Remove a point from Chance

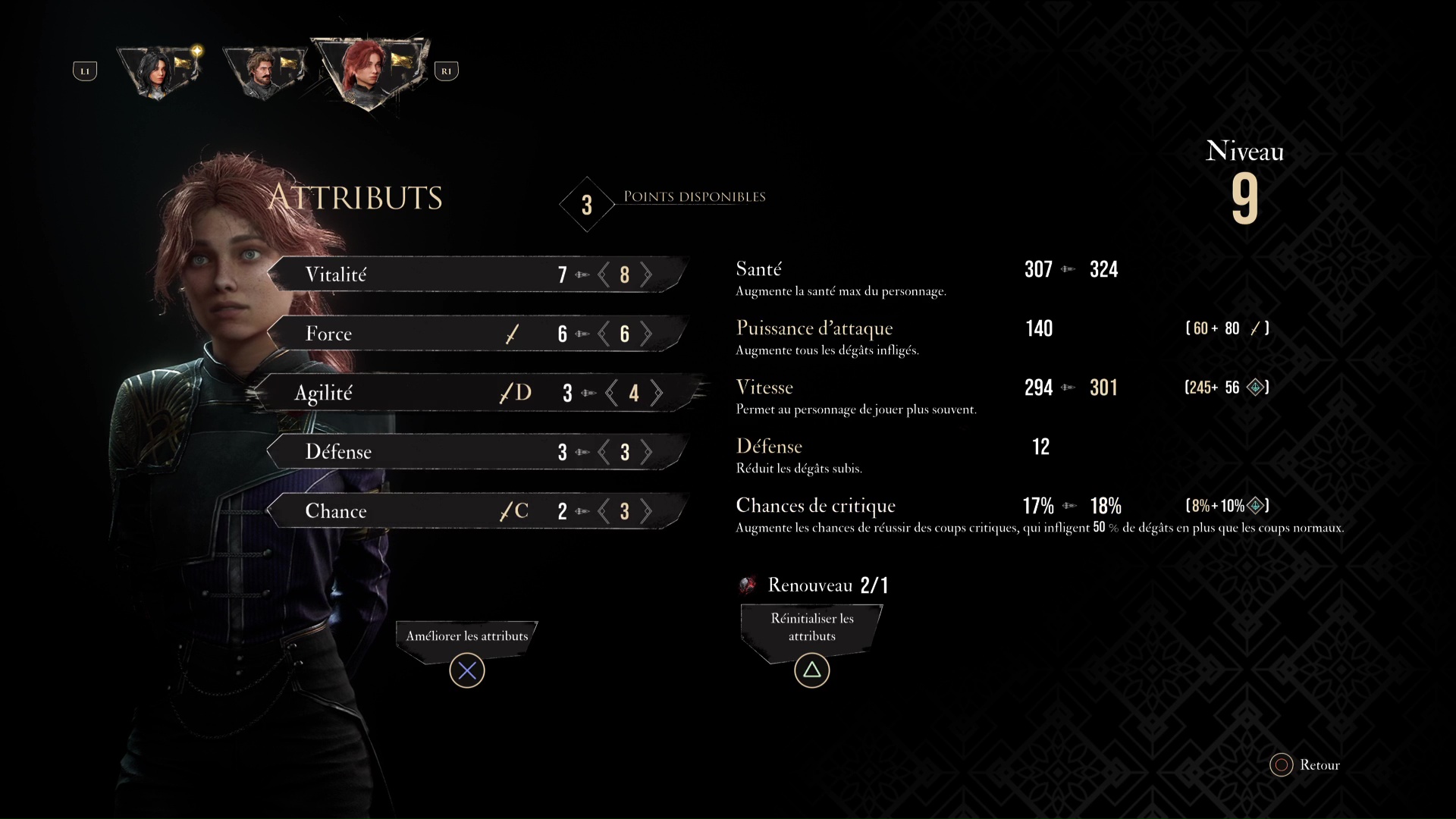[604, 511]
